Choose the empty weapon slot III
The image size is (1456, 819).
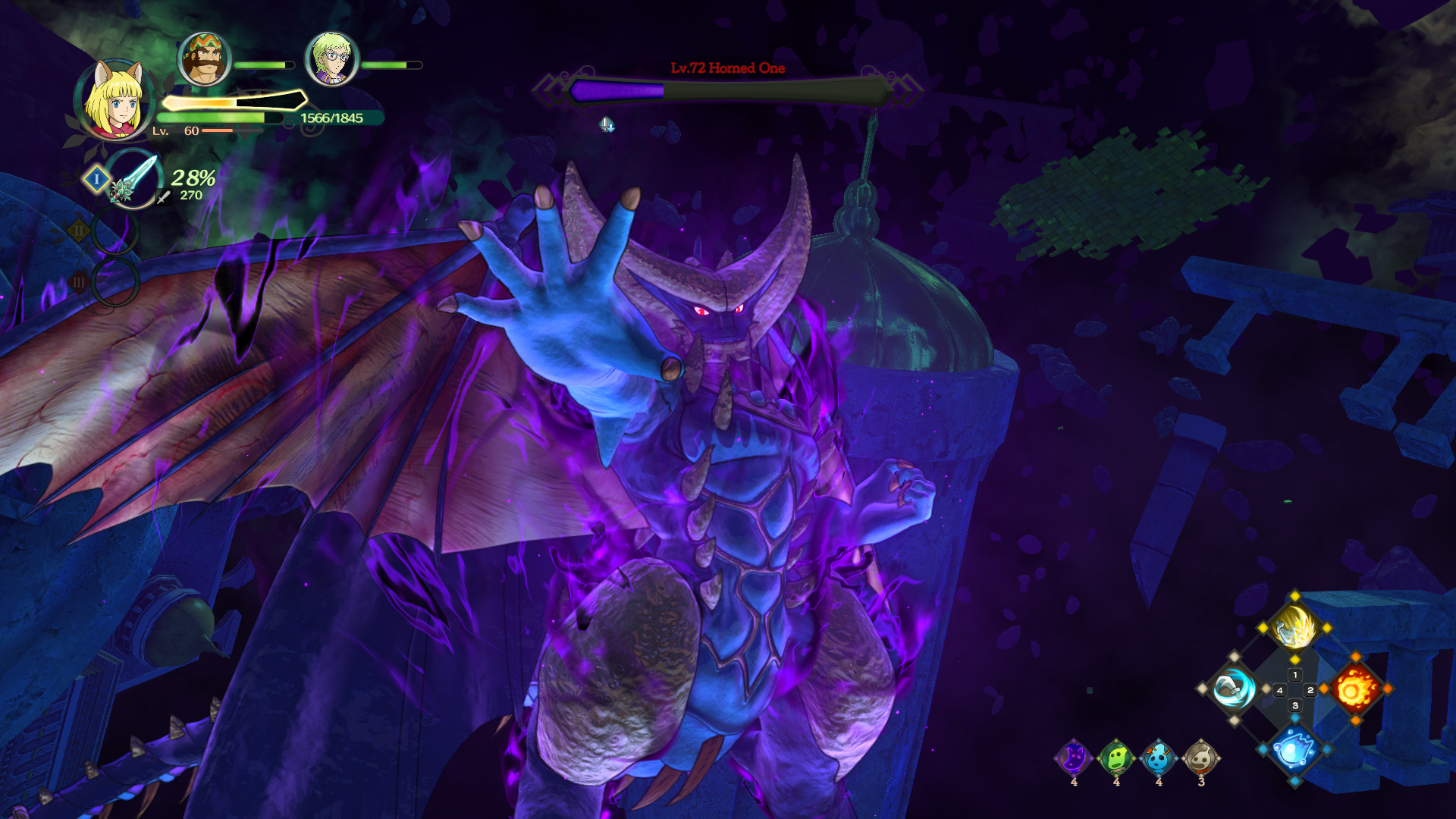(115, 282)
